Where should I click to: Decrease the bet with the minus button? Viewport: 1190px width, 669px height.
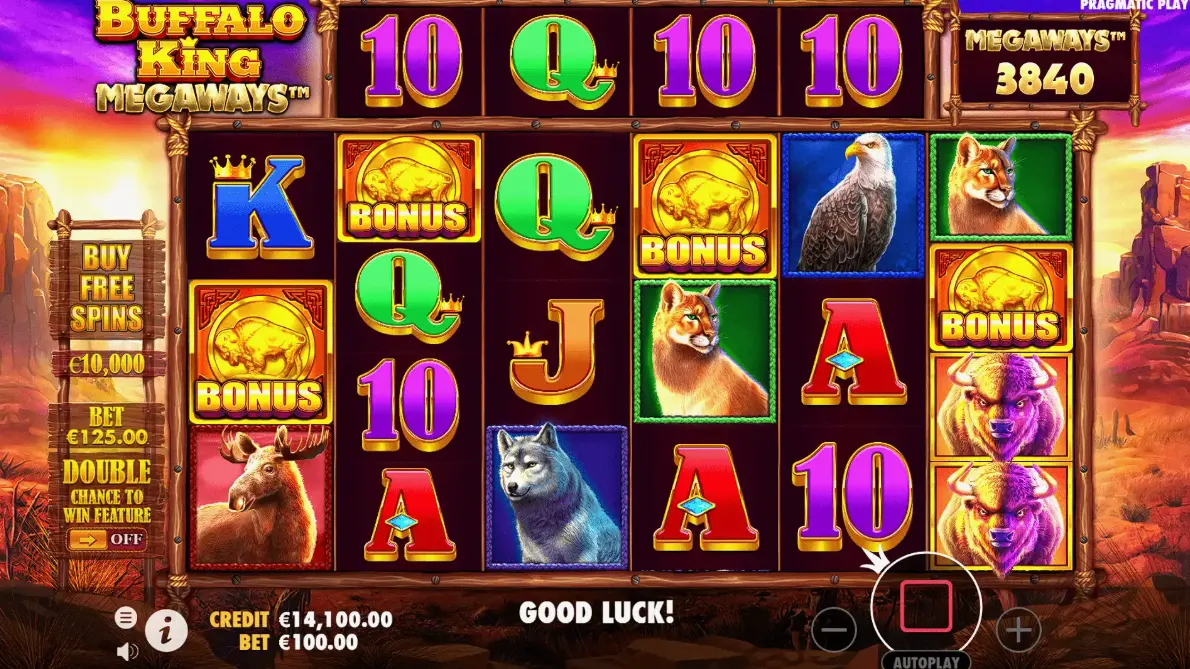point(834,630)
